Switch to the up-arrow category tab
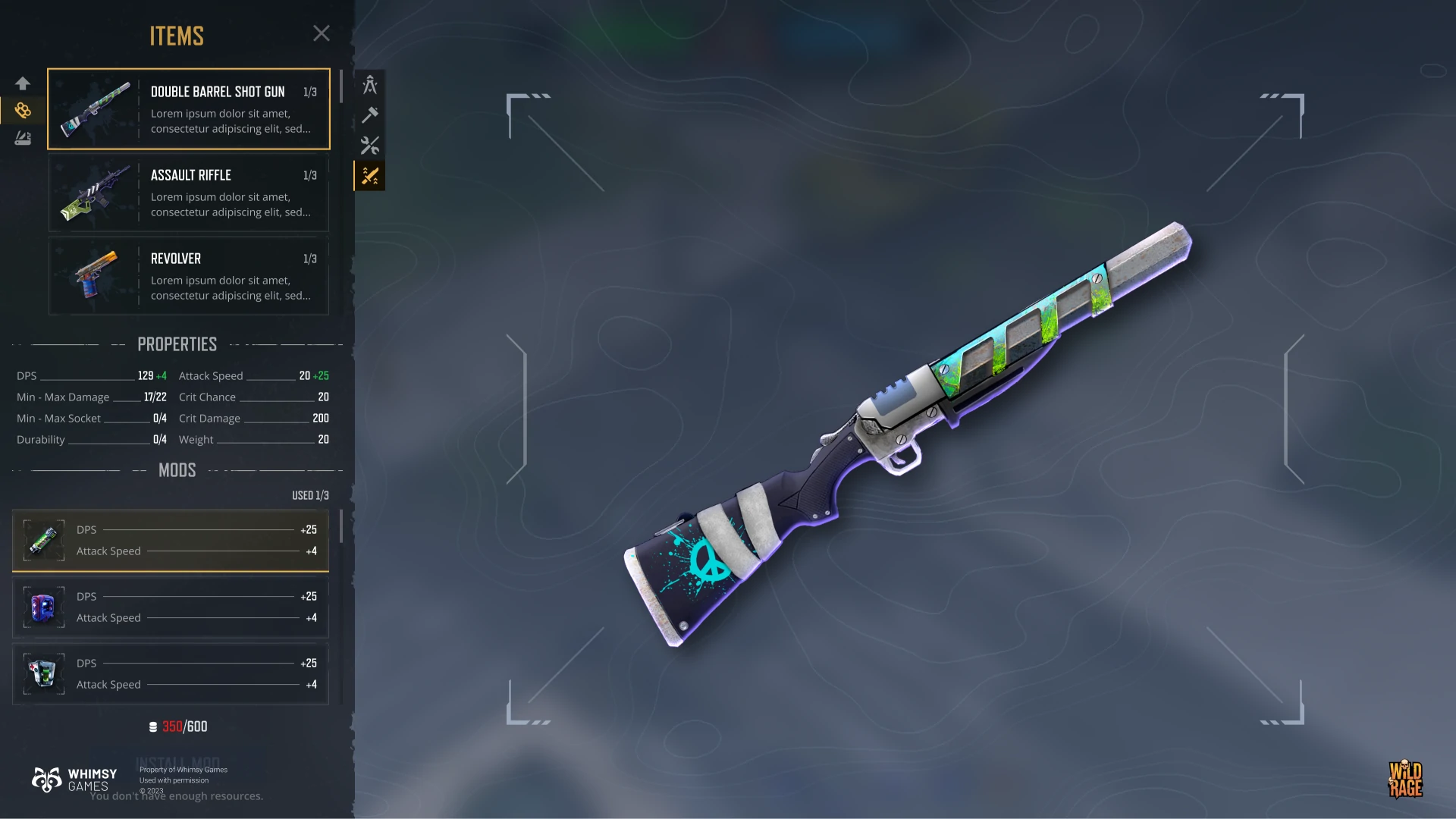Image resolution: width=1456 pixels, height=819 pixels. tap(23, 83)
